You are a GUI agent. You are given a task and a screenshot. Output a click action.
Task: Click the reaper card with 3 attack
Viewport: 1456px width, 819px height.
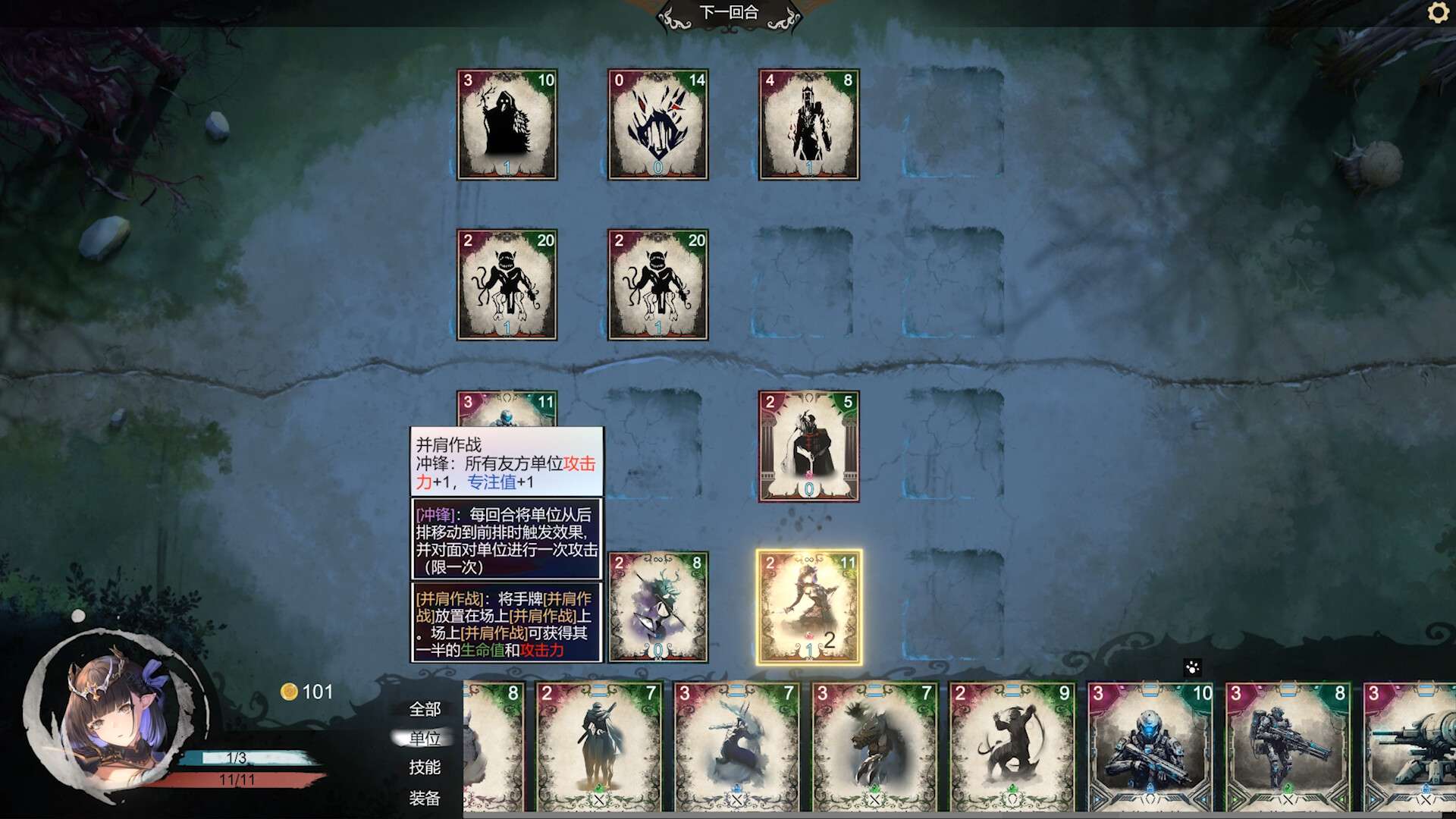[507, 124]
